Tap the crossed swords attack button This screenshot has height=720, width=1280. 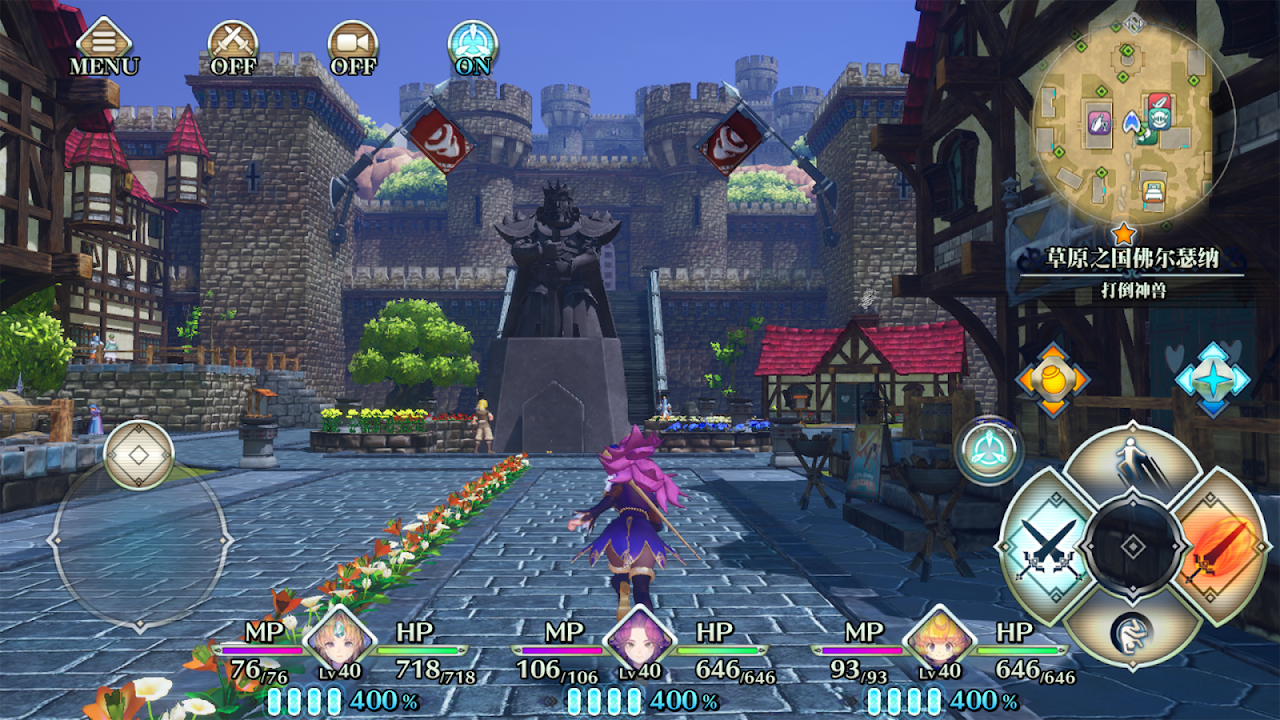1043,547
